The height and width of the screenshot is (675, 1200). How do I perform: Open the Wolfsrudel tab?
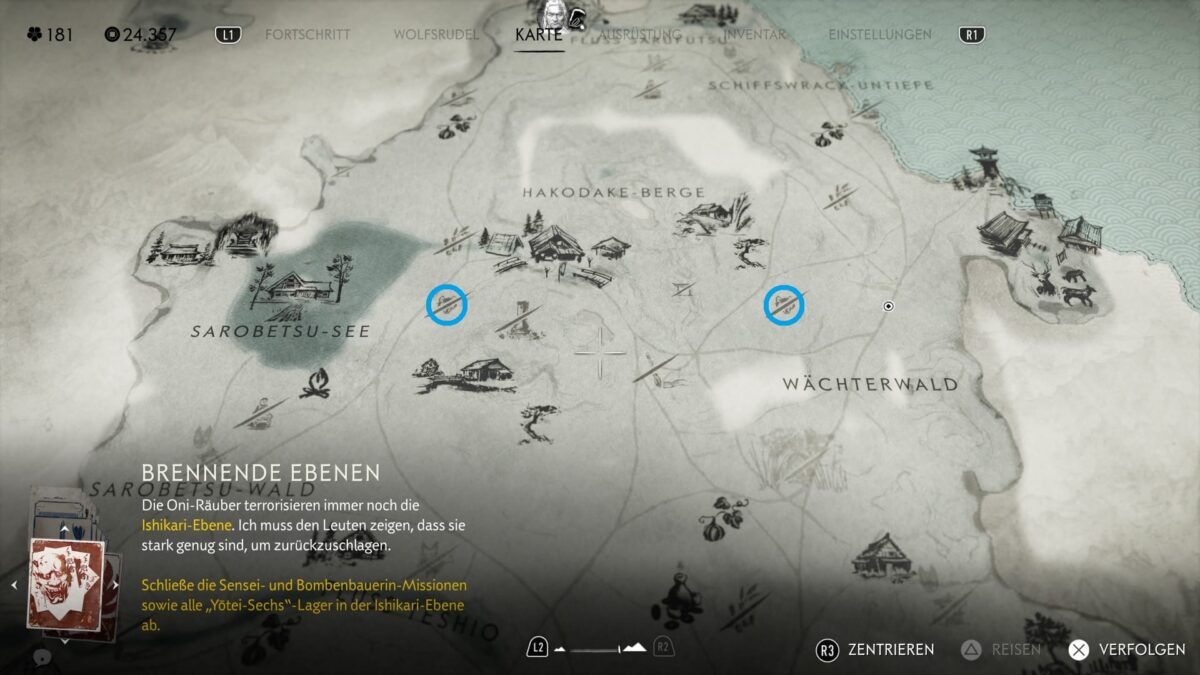[436, 35]
